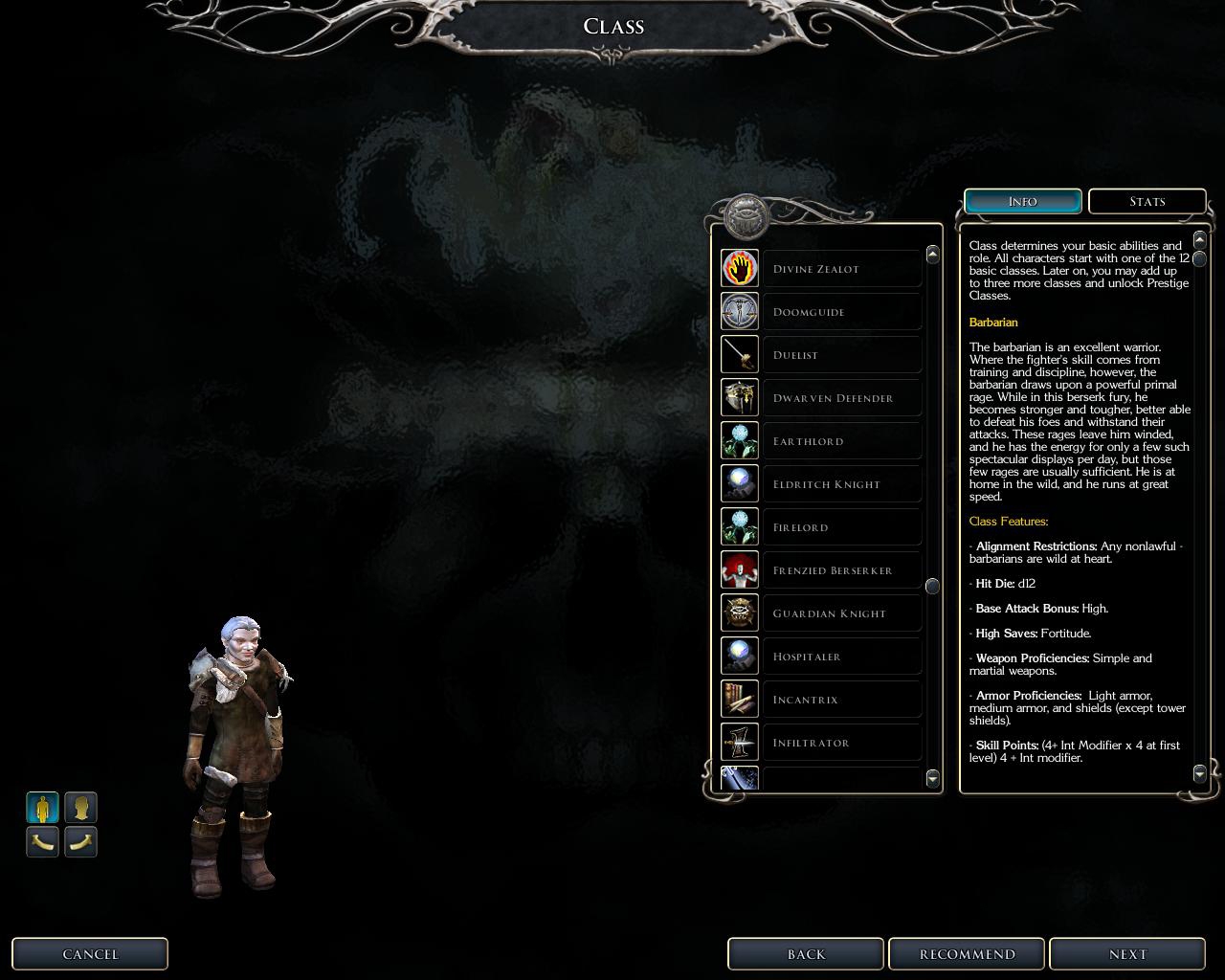
Task: Select the Divine Zealot class
Action: 841,269
